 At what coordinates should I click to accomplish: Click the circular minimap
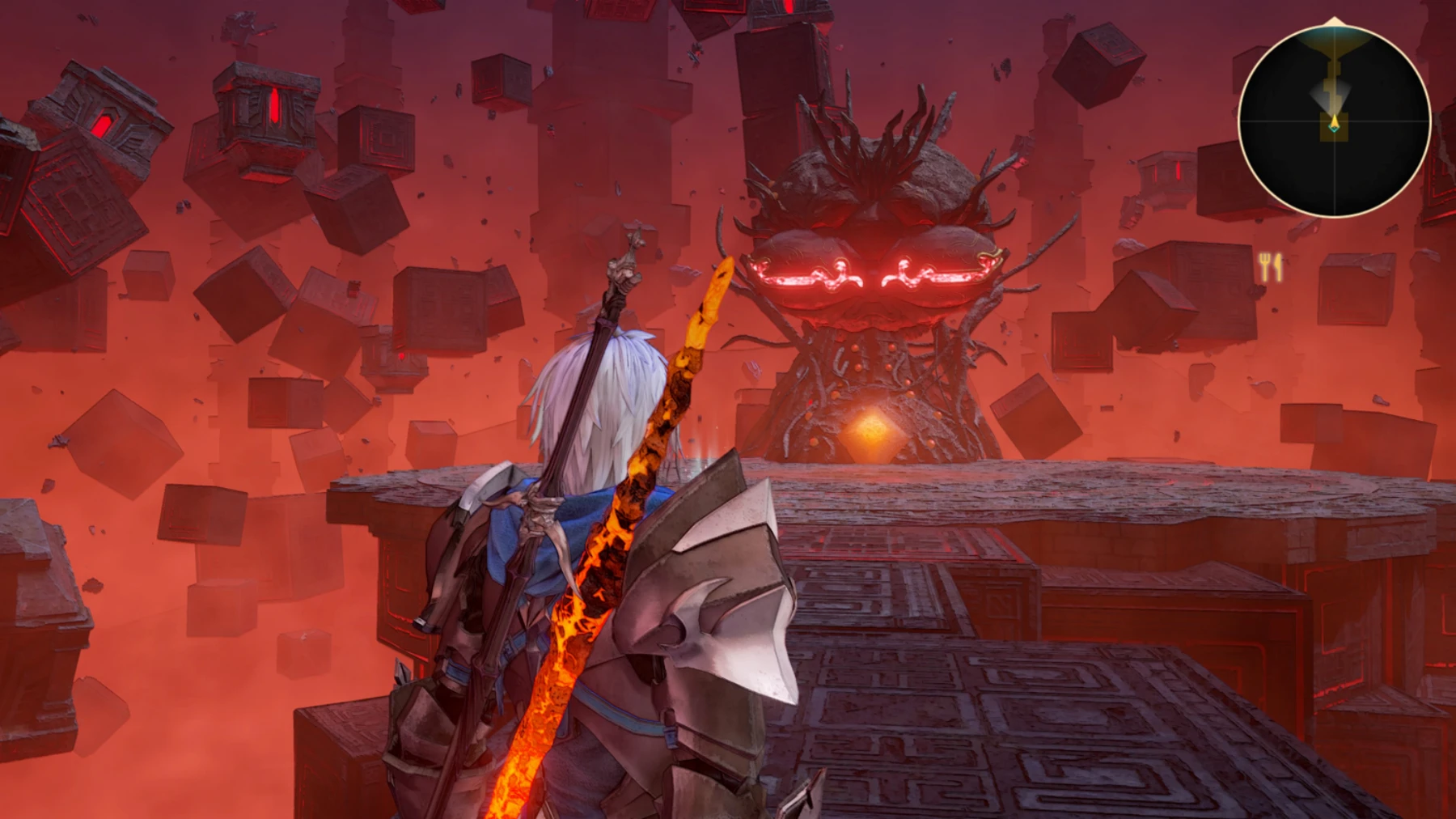[x=1334, y=121]
